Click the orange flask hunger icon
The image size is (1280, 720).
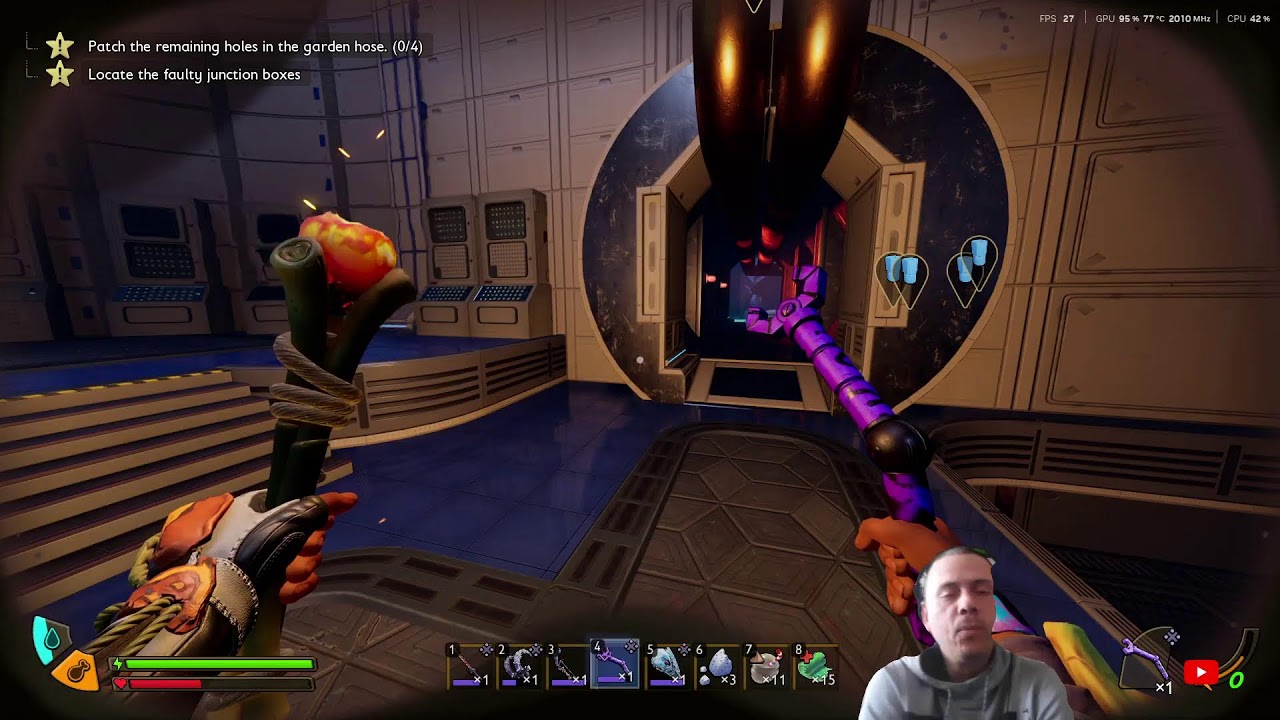coord(79,669)
